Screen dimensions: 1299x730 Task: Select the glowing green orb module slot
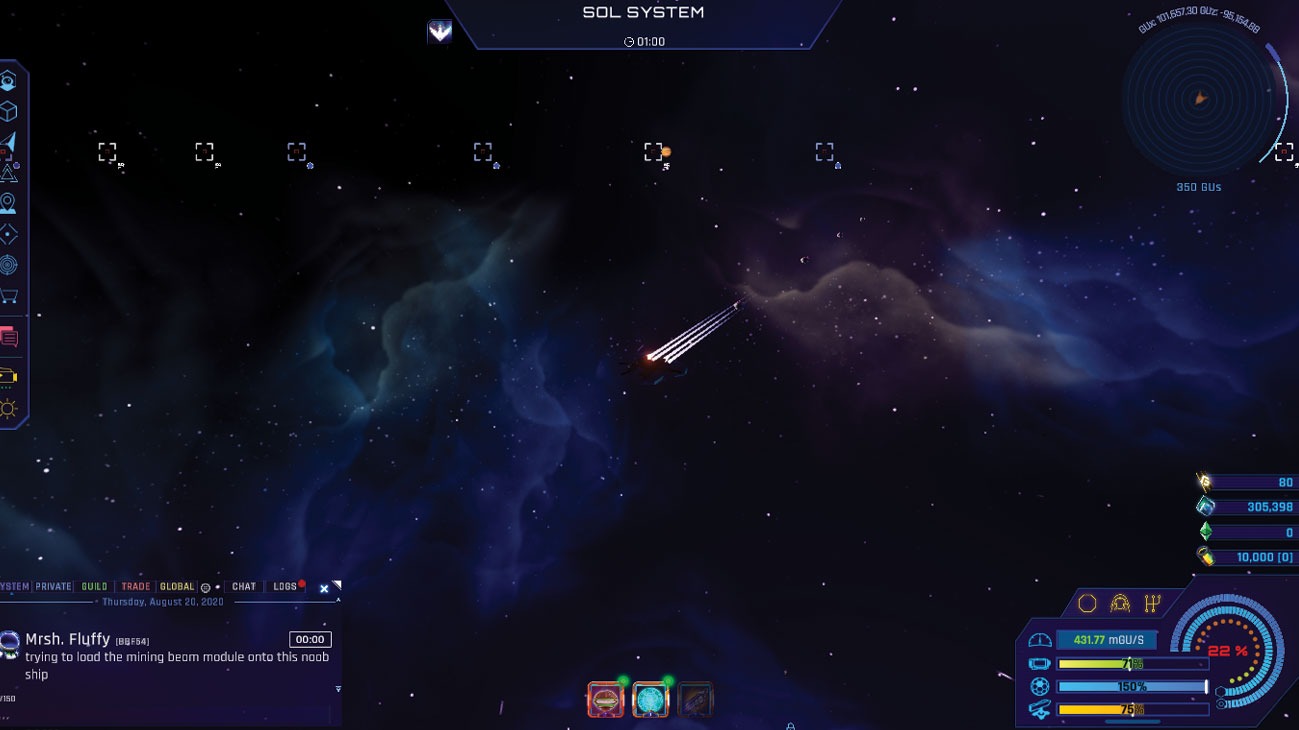click(651, 699)
